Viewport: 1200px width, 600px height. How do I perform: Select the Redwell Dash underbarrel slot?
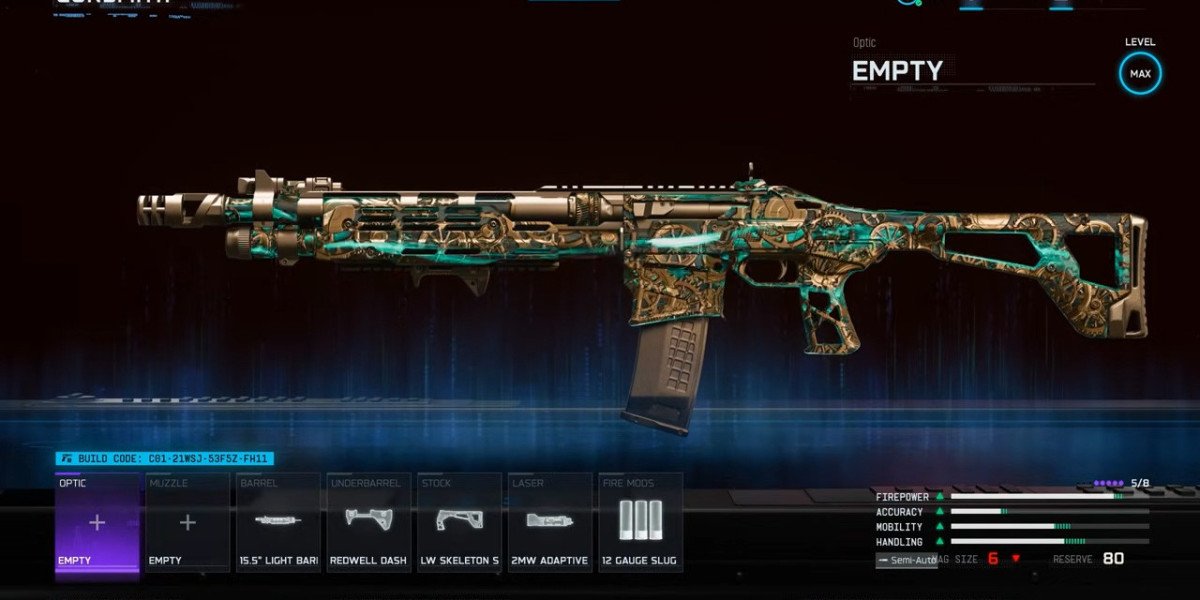click(368, 523)
